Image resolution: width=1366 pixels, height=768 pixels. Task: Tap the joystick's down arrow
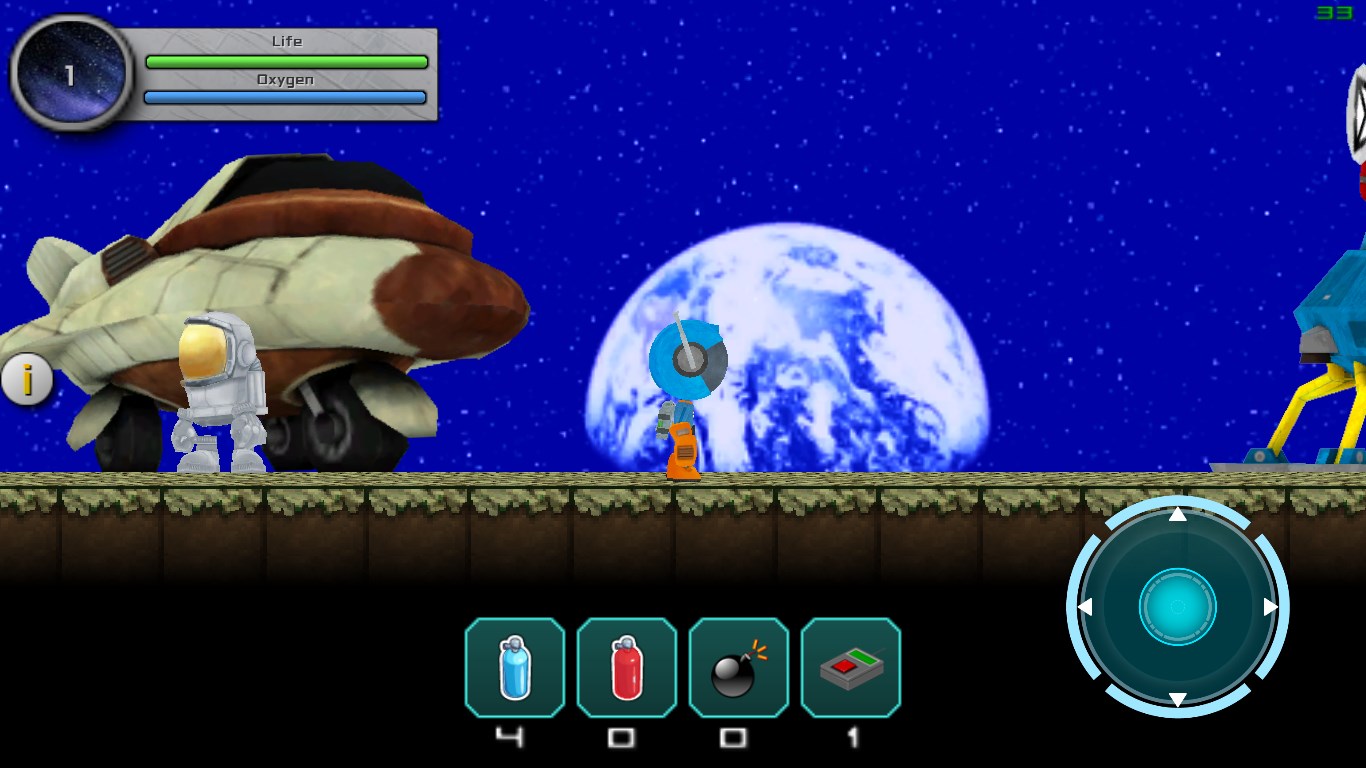point(1178,699)
